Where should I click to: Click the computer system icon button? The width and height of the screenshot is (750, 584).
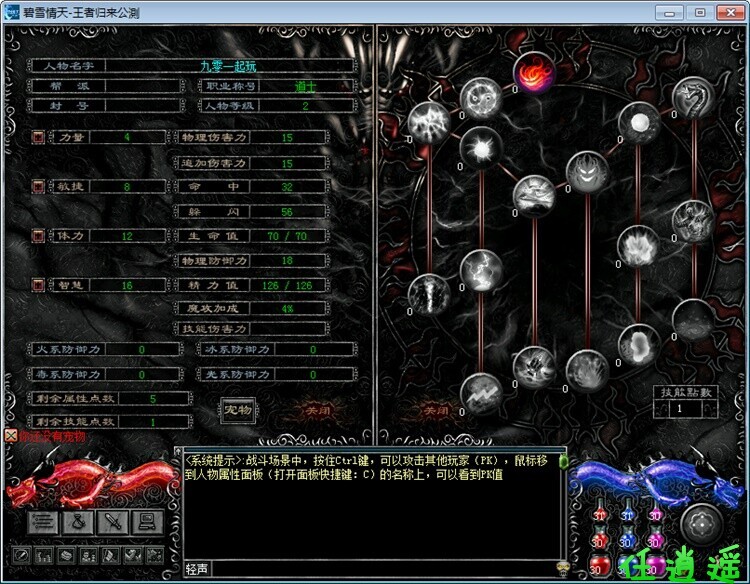(x=148, y=521)
